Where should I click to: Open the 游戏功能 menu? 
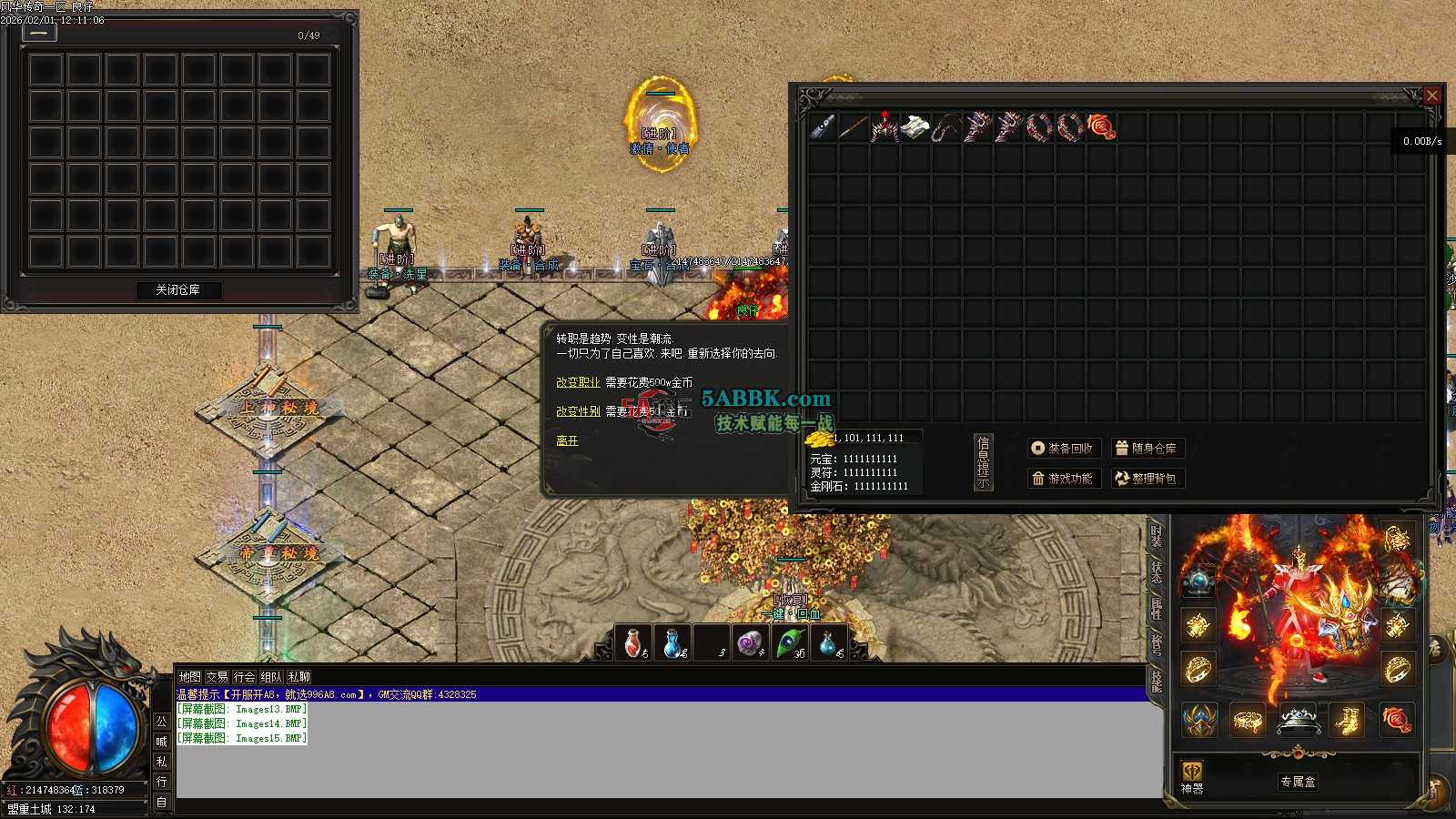1064,479
